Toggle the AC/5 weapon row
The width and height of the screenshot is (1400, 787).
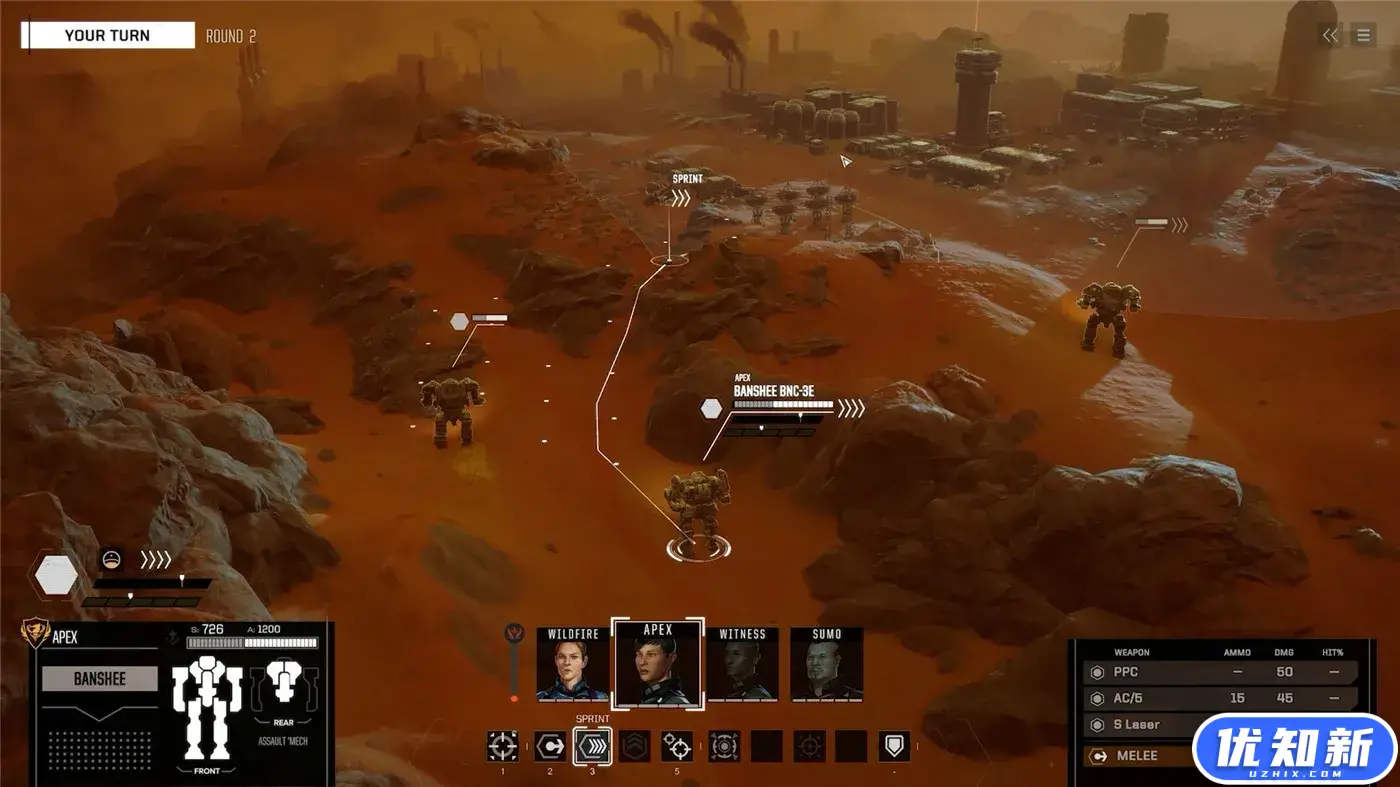1220,699
